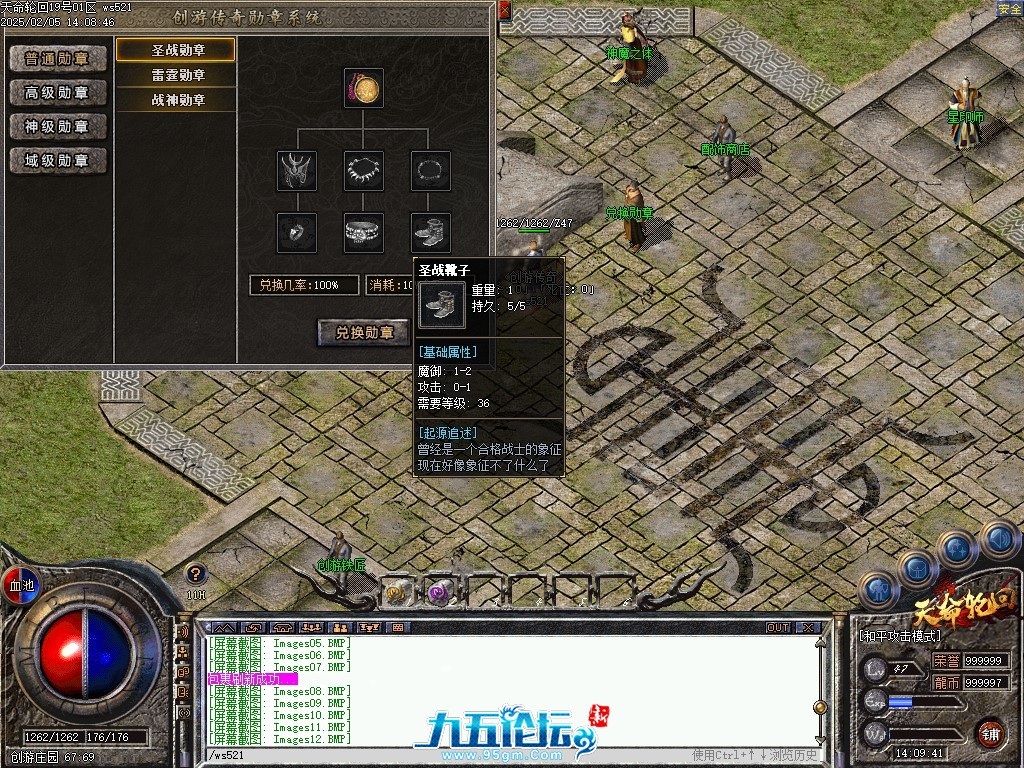Close the medal system window

[504, 11]
